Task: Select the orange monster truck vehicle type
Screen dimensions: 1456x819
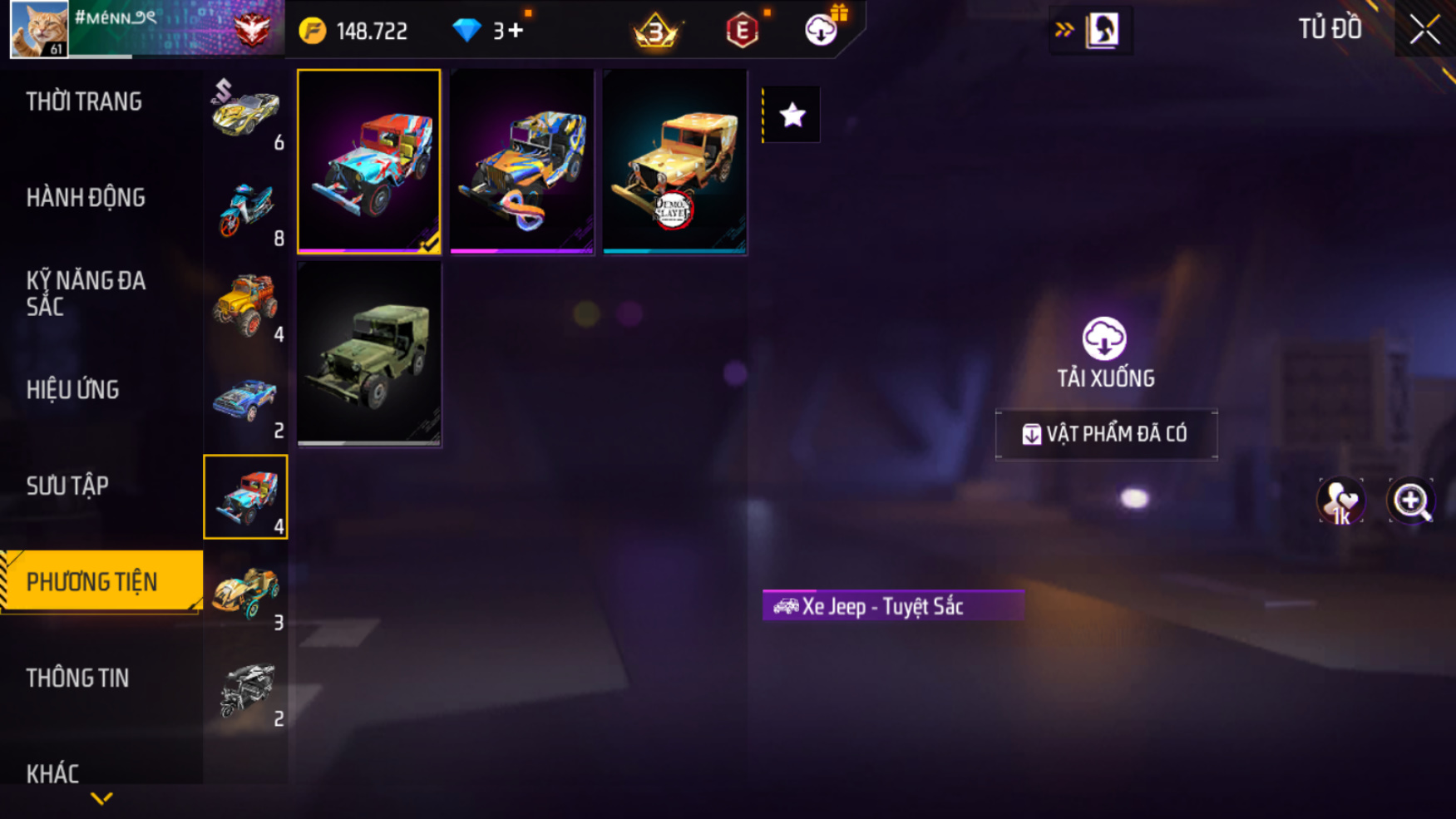Action: 245,306
